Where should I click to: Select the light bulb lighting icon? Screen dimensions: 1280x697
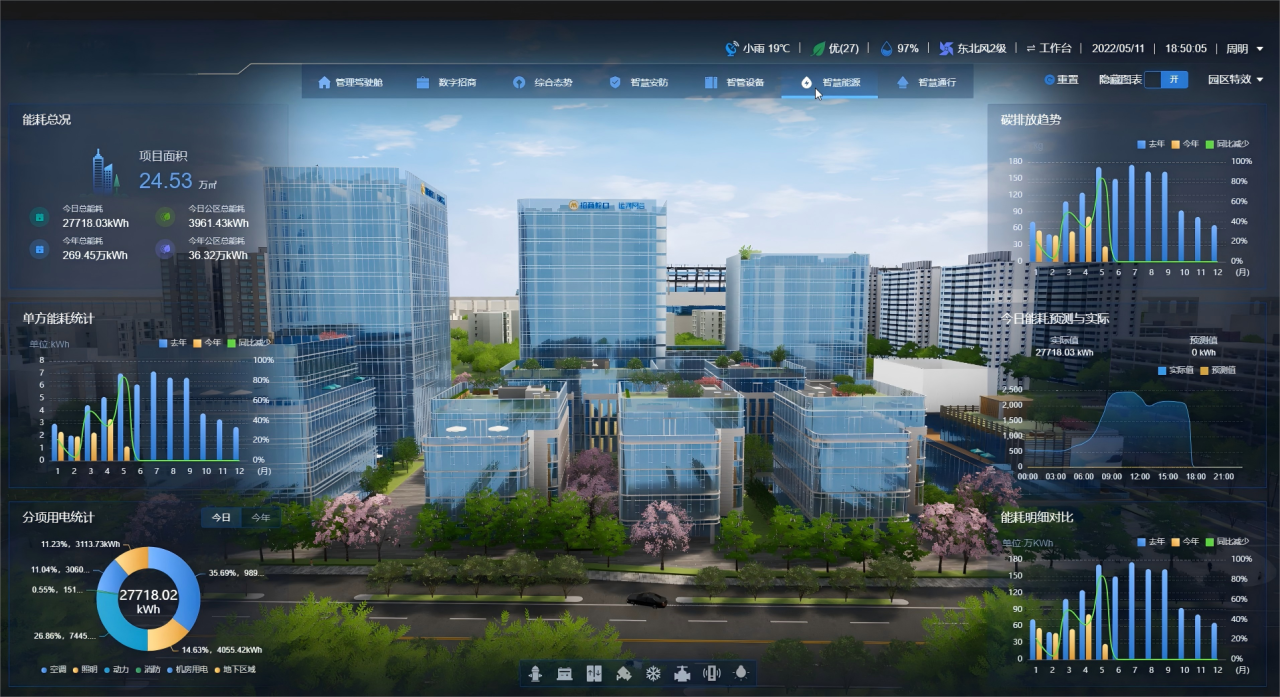click(741, 673)
